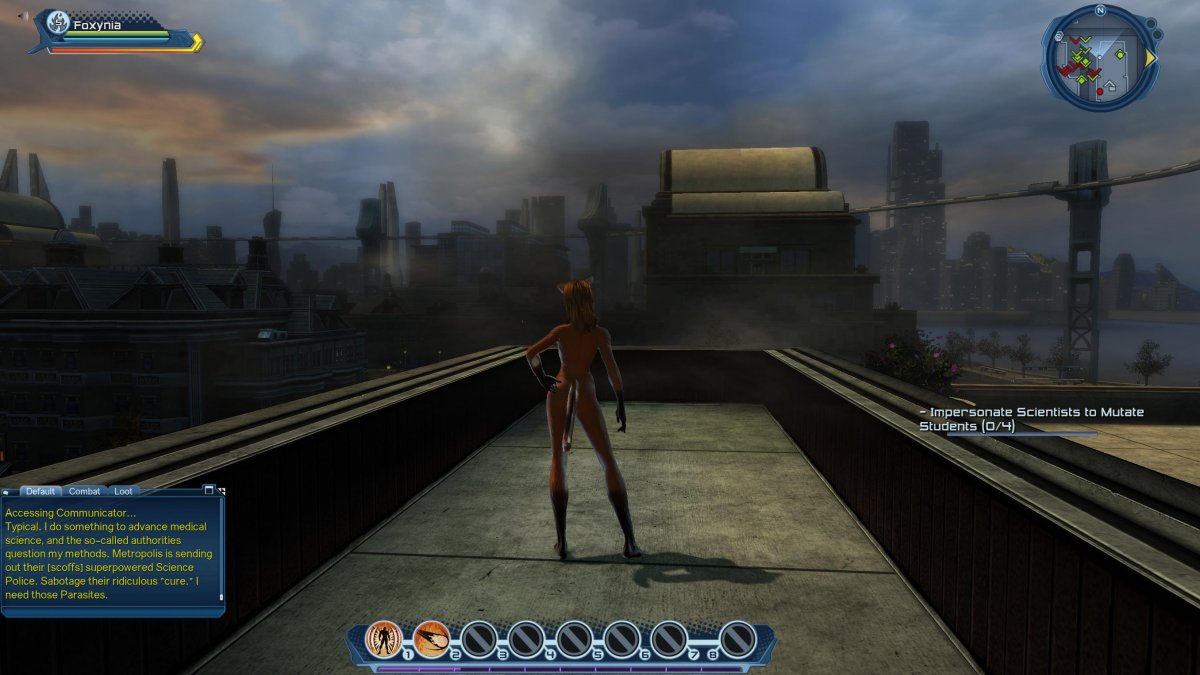Use the fireball dash ability in slot 2

coord(431,638)
